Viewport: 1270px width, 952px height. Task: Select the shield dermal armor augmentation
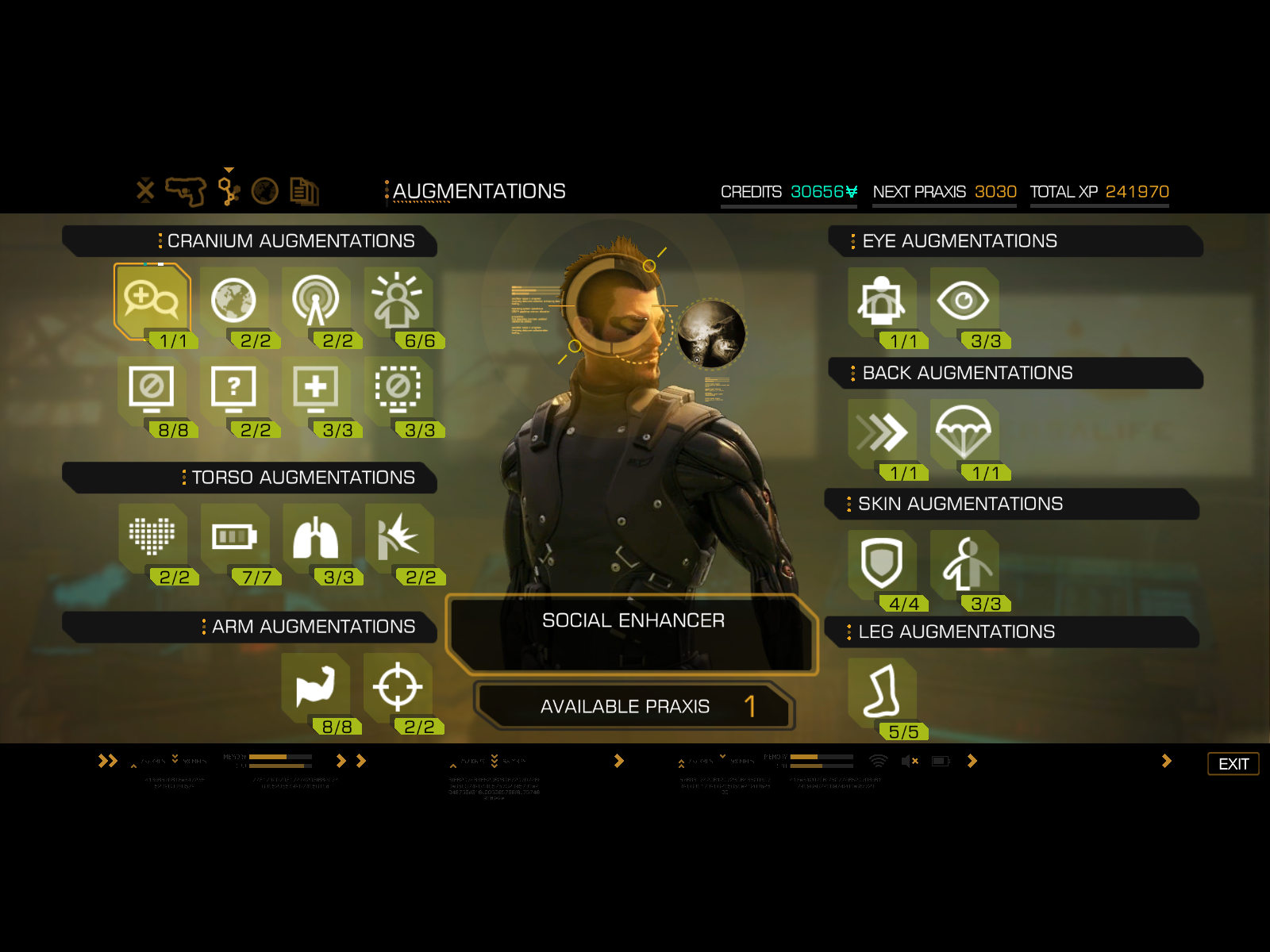(x=882, y=564)
